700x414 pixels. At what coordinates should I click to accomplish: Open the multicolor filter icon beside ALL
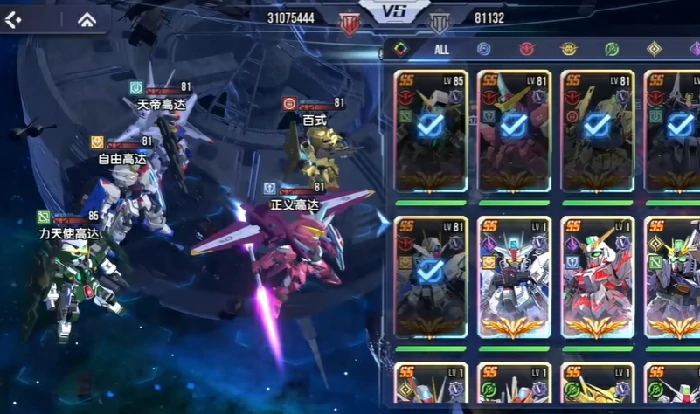(x=399, y=48)
